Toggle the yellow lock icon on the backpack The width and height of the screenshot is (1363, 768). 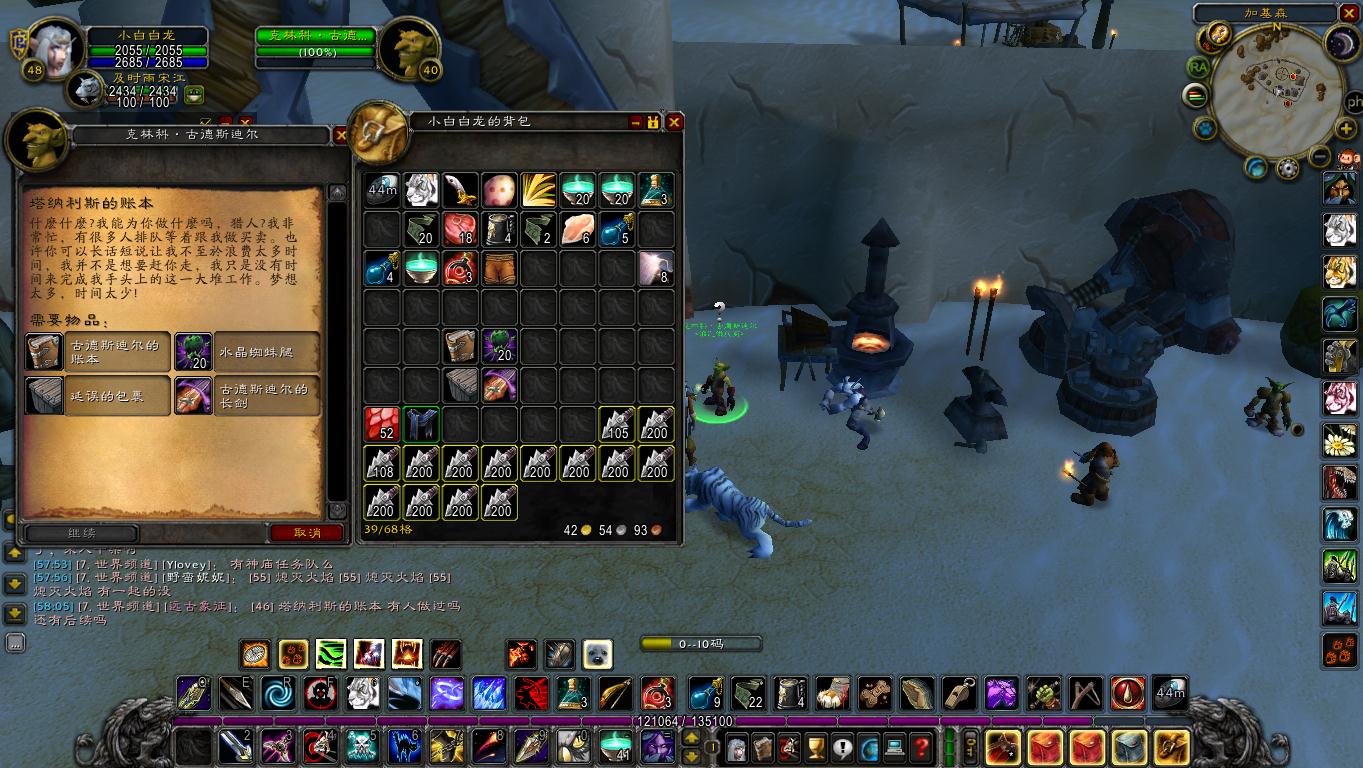pyautogui.click(x=654, y=122)
